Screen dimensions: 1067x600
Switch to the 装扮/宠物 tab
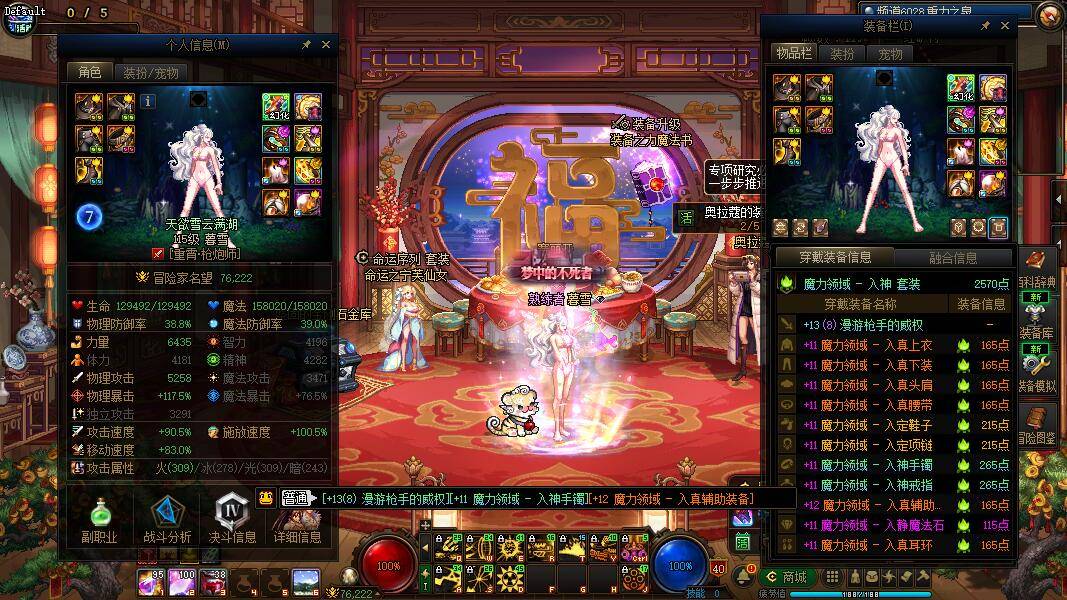151,72
